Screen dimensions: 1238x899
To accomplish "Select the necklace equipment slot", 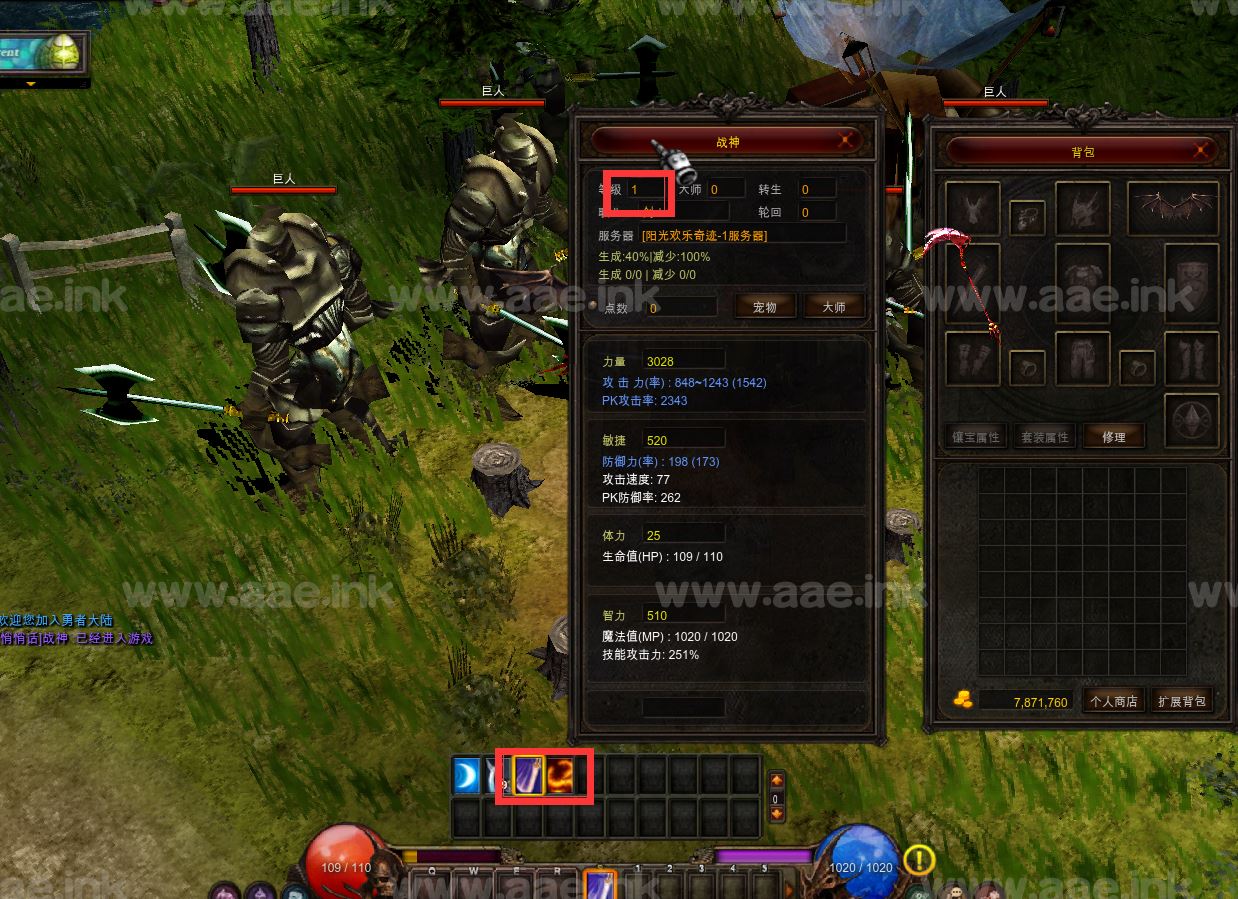I will 1027,217.
